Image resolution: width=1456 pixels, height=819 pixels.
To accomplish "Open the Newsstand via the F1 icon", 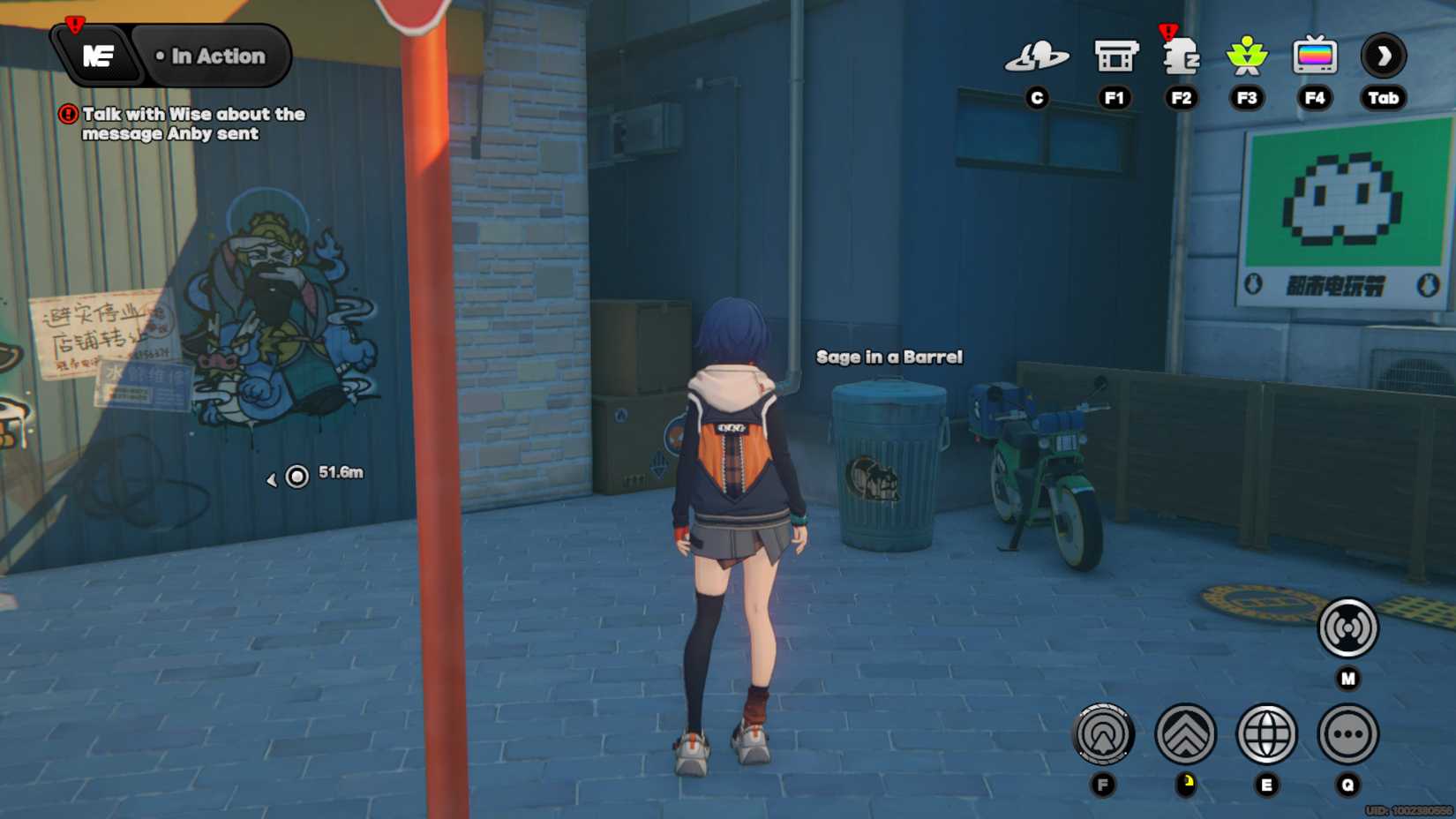I will pos(1115,56).
